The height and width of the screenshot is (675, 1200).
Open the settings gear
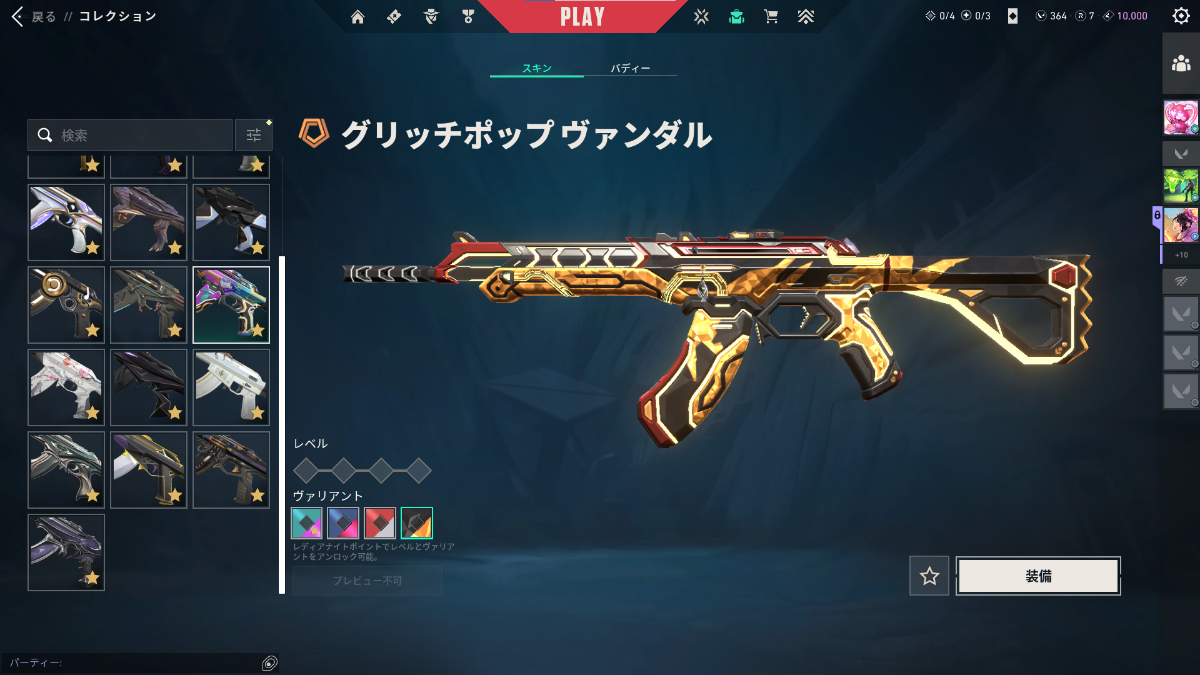point(1180,16)
